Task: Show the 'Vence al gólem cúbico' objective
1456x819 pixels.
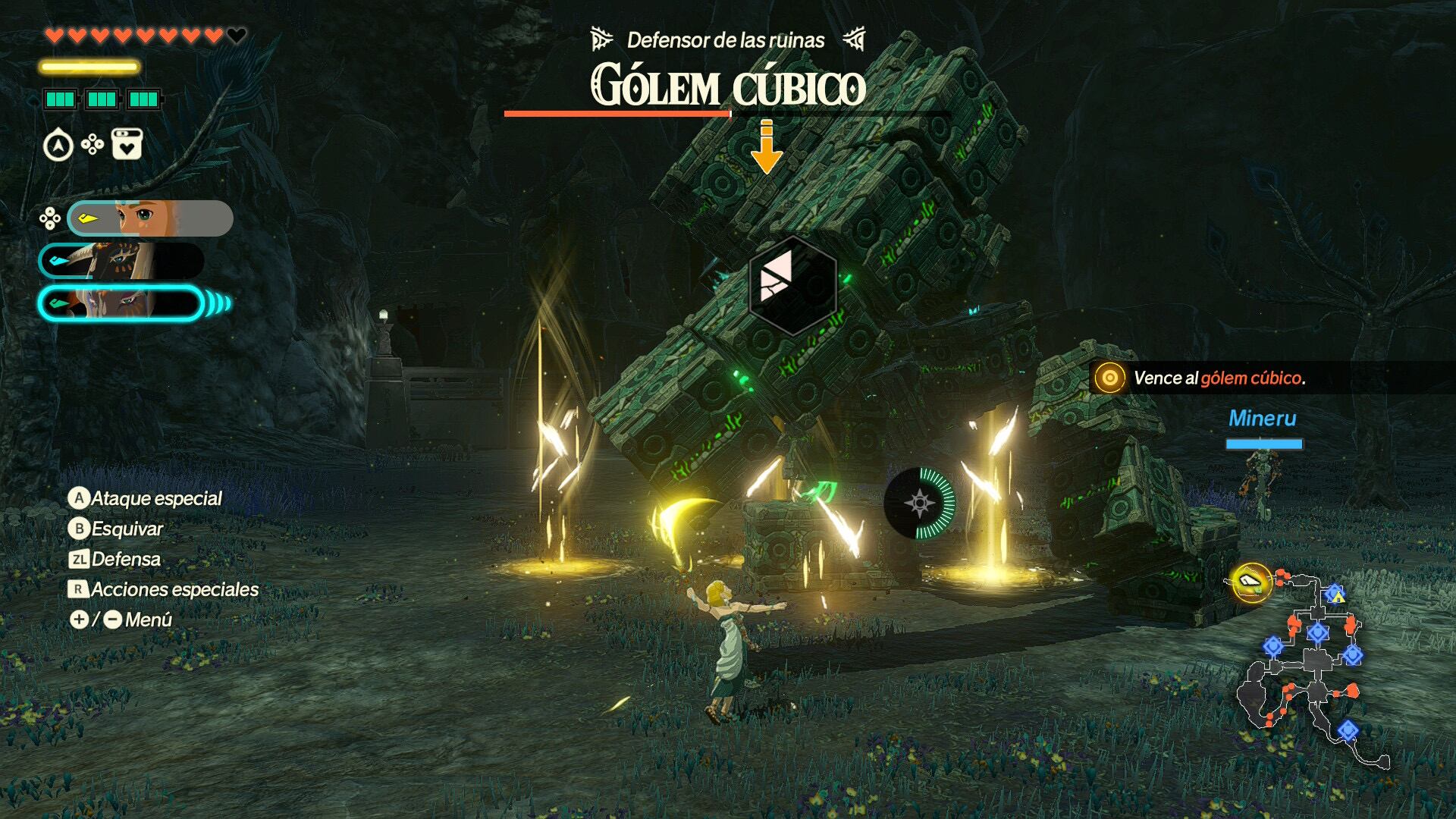Action: point(1218,378)
